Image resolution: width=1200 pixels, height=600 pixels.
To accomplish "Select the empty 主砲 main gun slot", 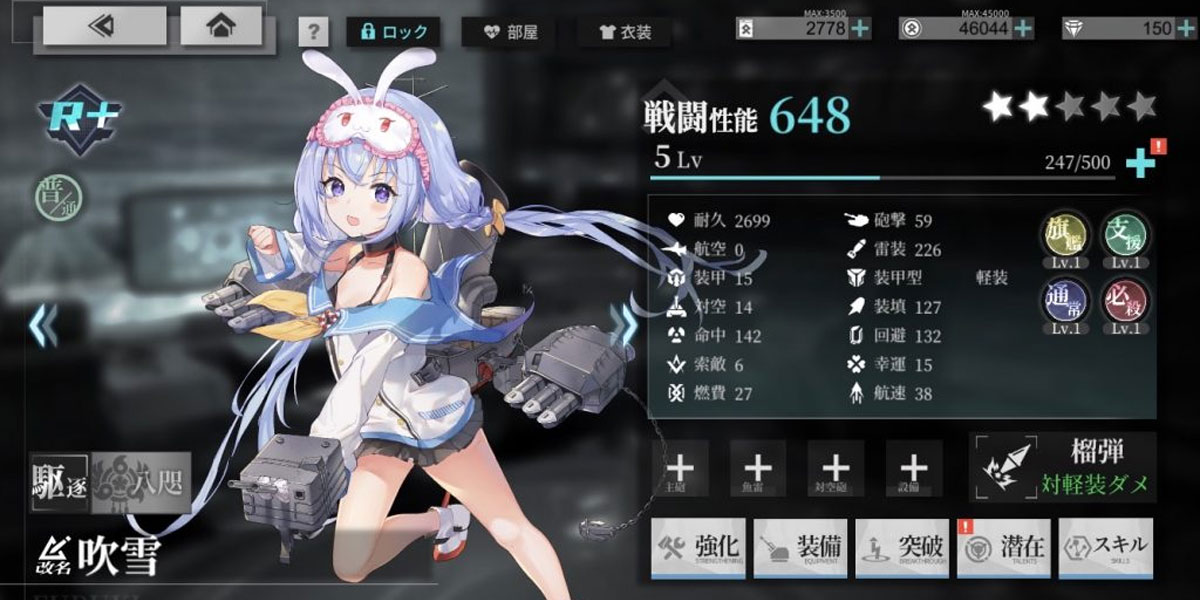I will coord(680,467).
